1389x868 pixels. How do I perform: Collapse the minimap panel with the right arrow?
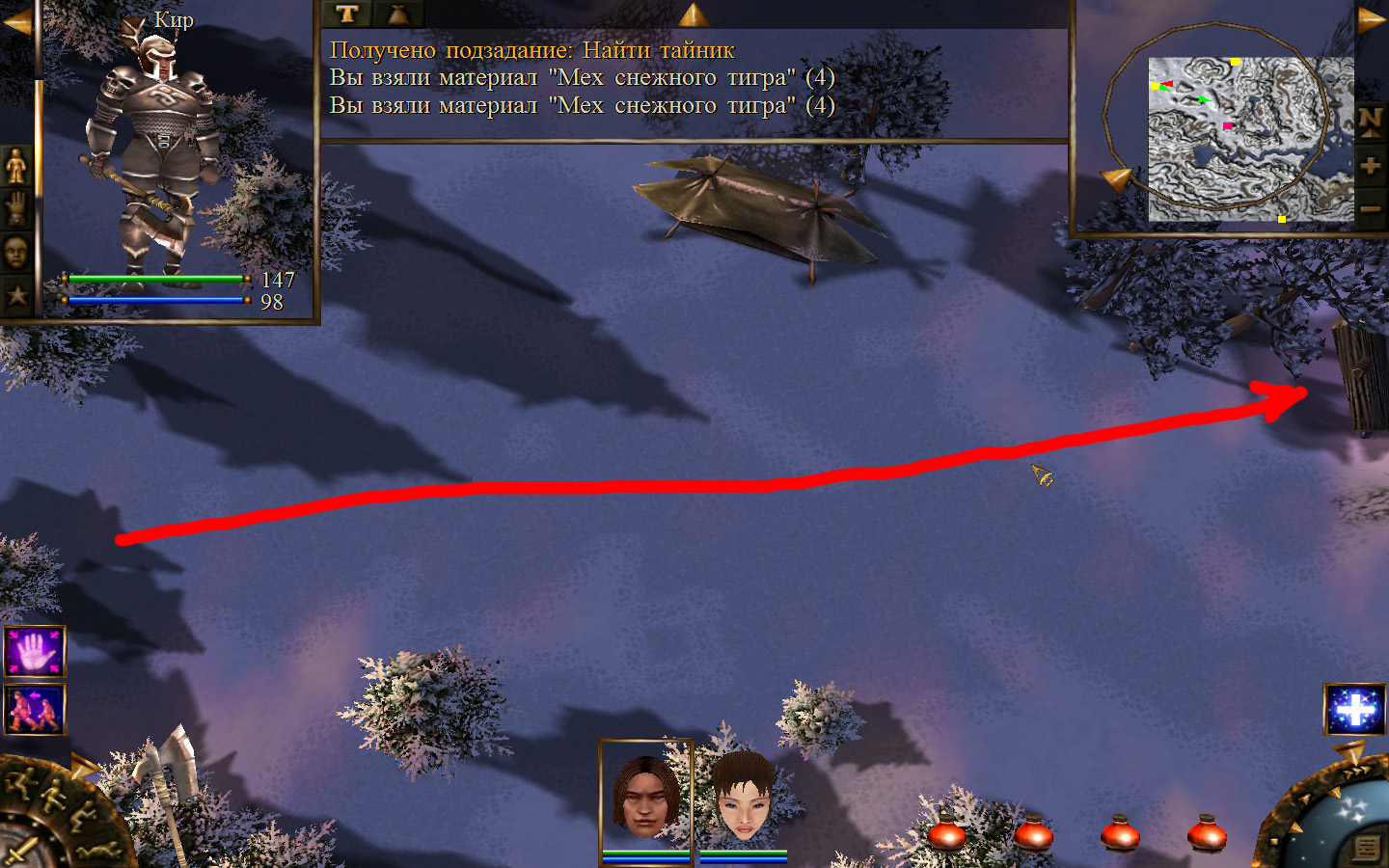(1371, 20)
